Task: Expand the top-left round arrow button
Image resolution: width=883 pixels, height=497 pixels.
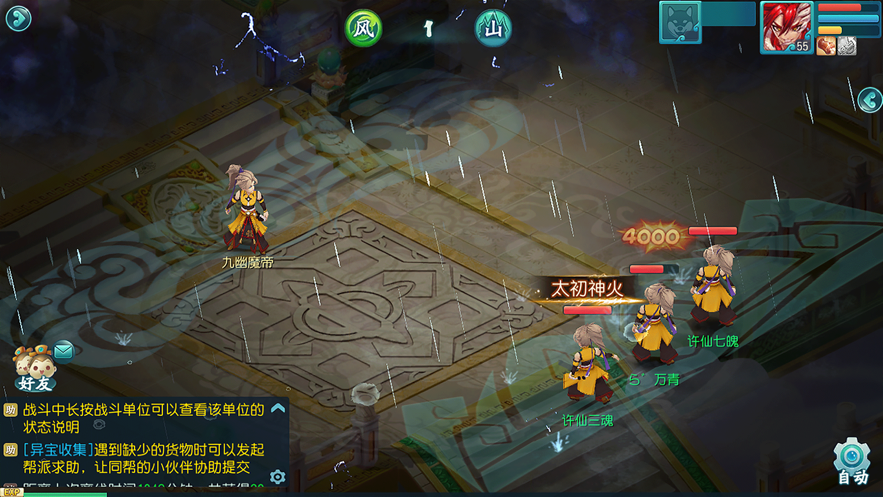Action: [18, 19]
